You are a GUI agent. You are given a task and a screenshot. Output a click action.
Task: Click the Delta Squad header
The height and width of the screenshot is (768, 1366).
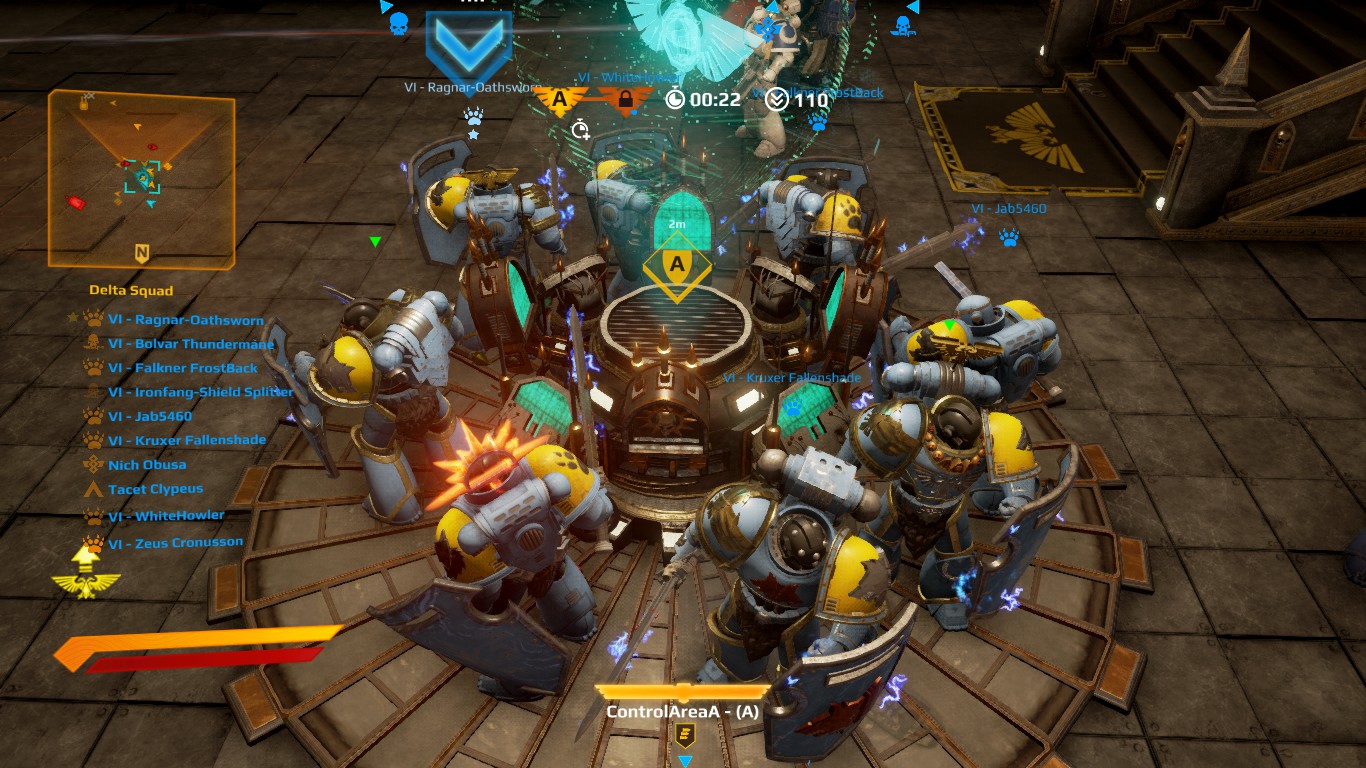click(x=131, y=291)
